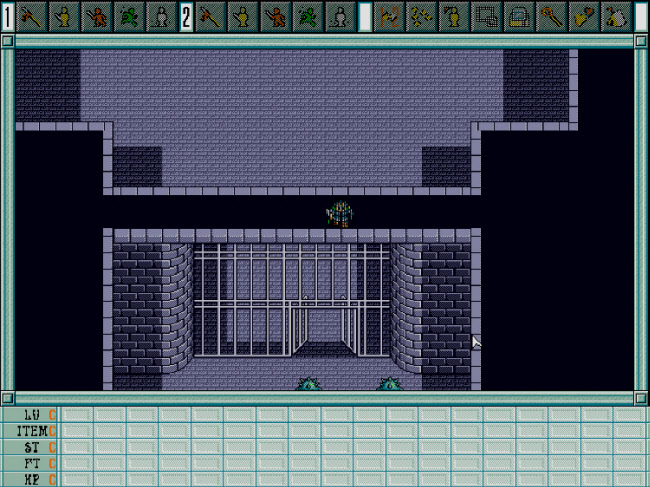
Task: Switch to the group 2 number tab
Action: point(186,16)
